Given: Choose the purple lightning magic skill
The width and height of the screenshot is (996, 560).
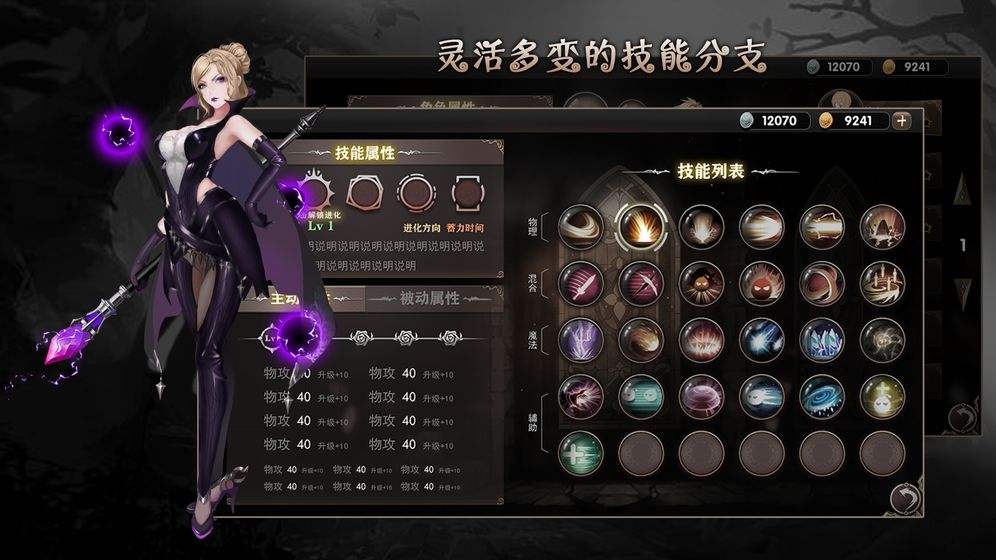Looking at the screenshot, I should coord(581,339).
